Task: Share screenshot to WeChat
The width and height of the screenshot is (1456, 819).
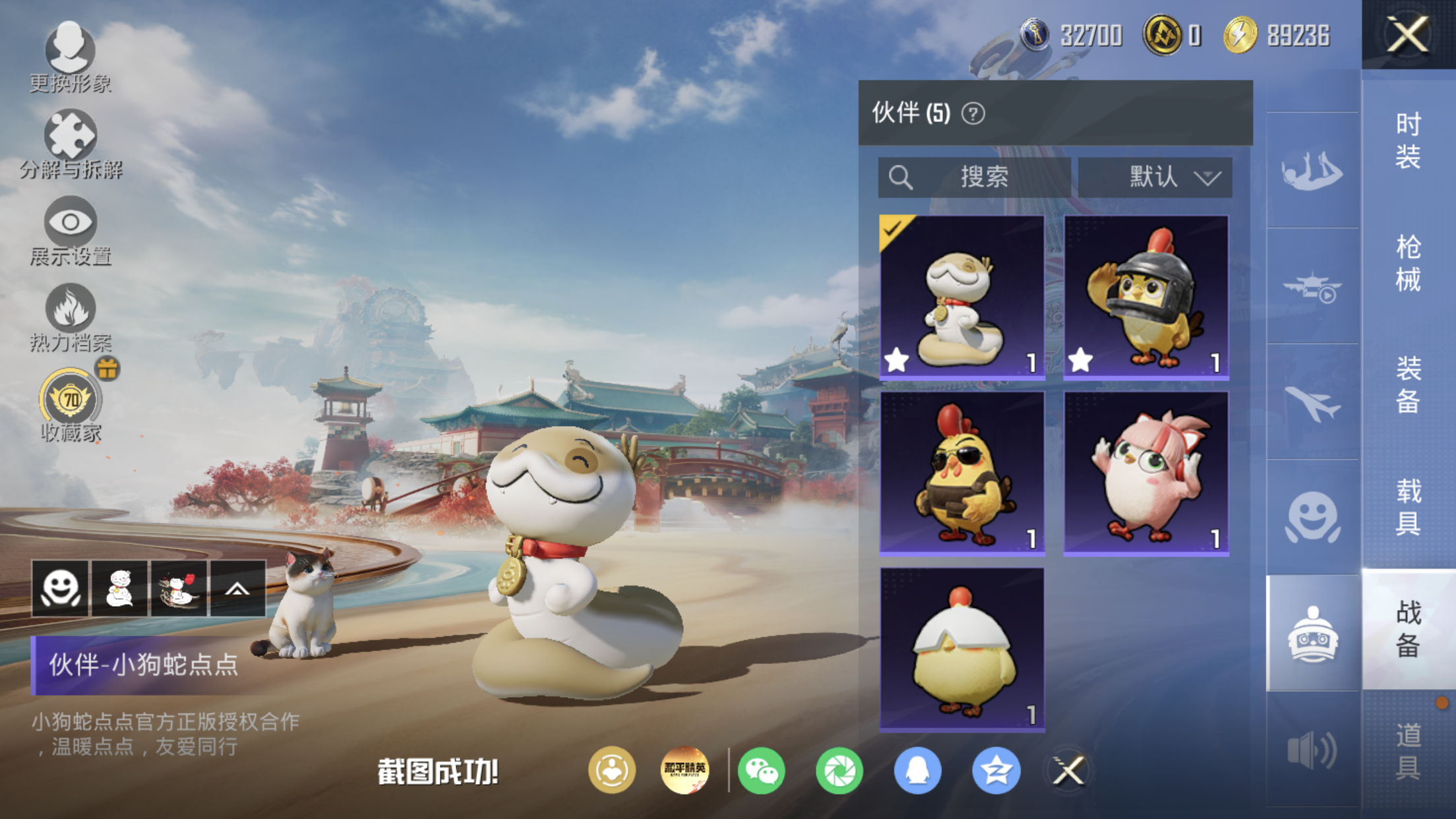Action: (761, 770)
